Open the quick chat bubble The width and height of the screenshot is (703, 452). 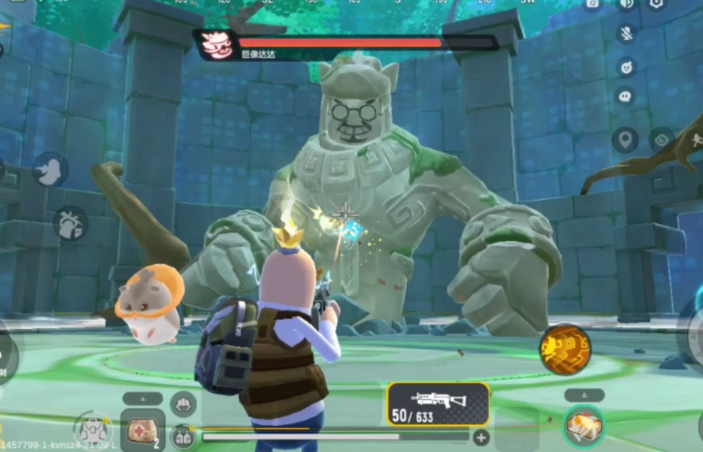(626, 97)
